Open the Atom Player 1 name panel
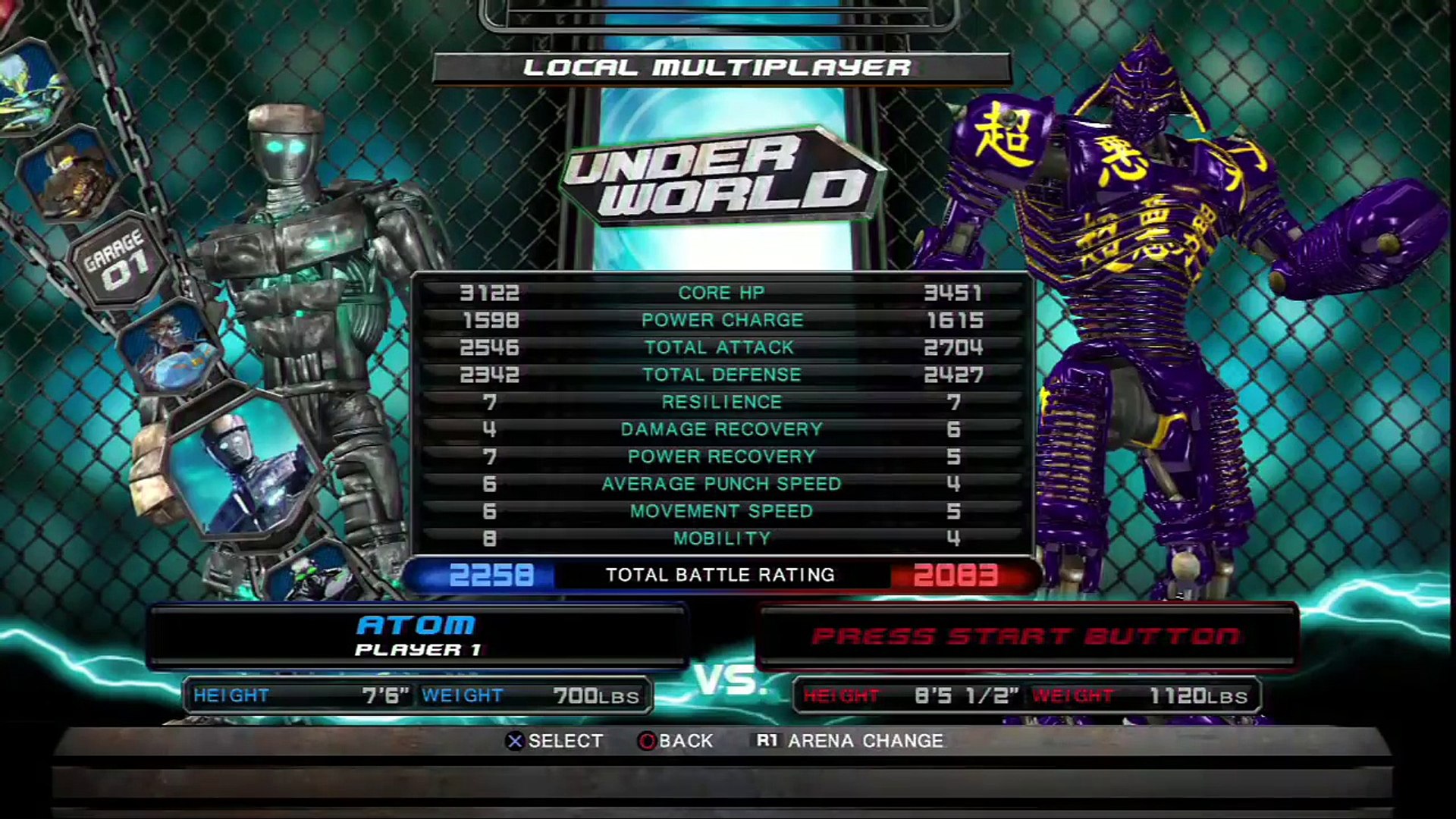The width and height of the screenshot is (1456, 819). tap(417, 635)
